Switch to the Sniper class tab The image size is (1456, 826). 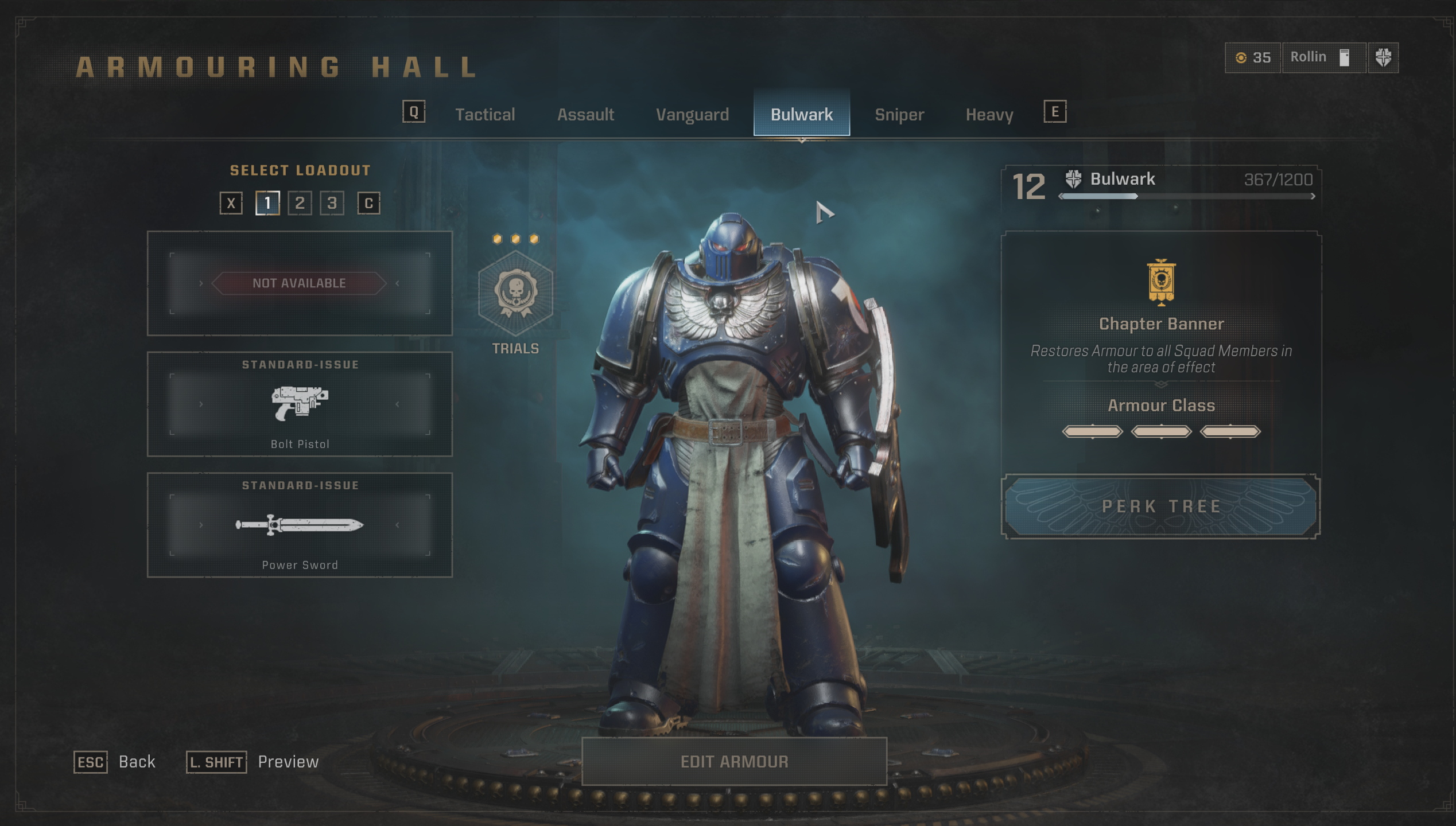[899, 114]
